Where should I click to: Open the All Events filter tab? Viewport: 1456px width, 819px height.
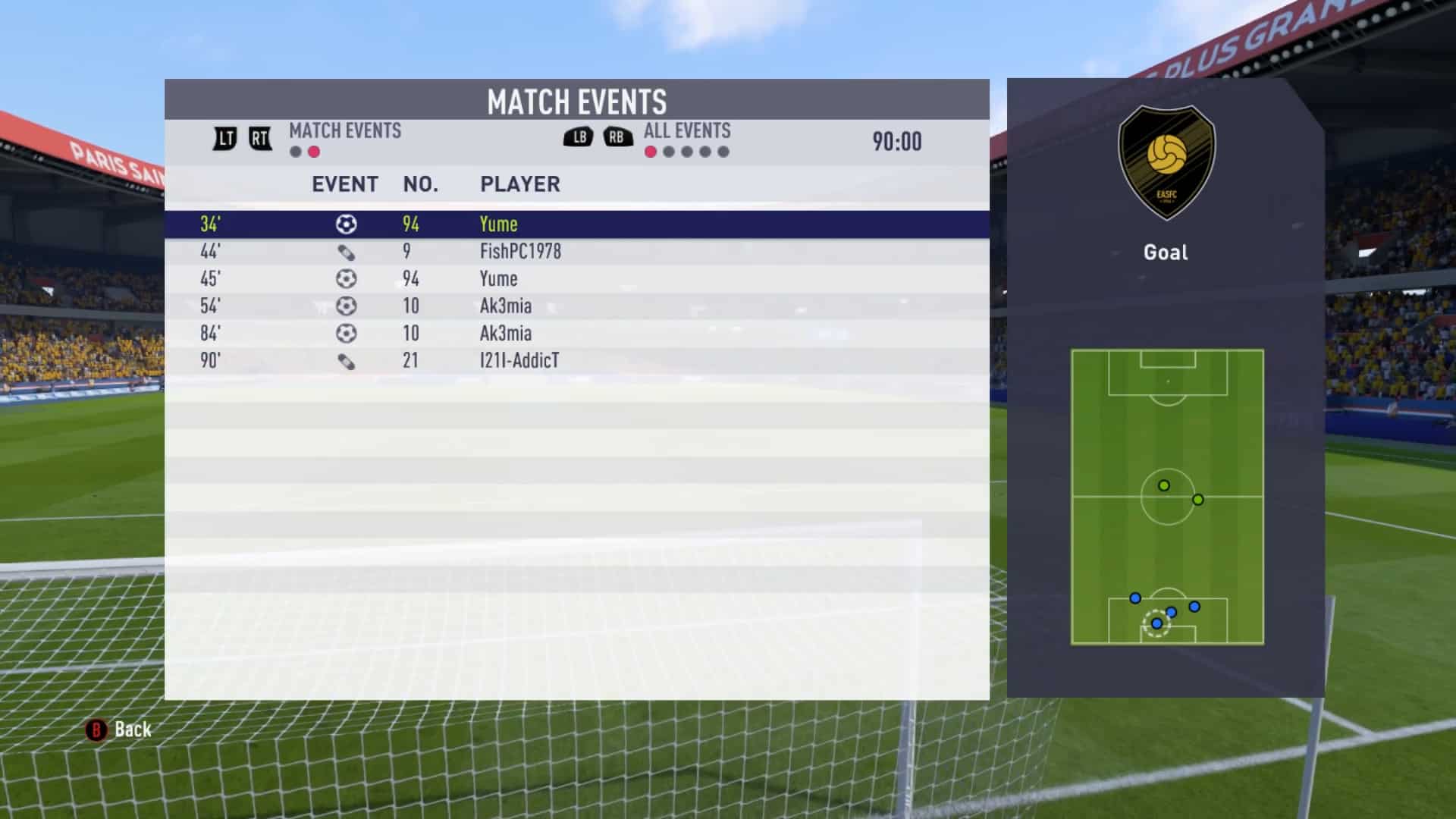[686, 131]
